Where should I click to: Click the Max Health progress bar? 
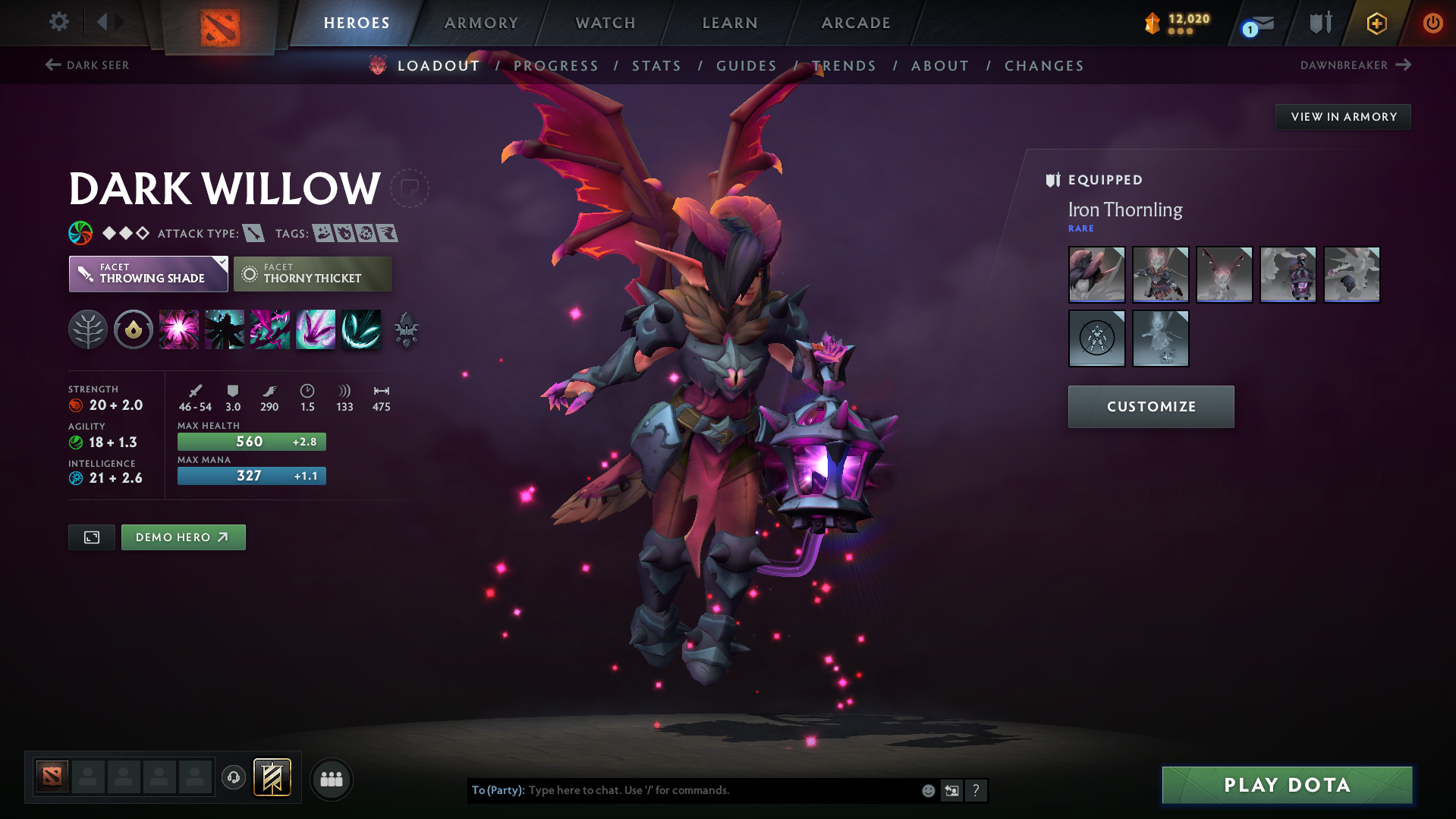pyautogui.click(x=251, y=441)
